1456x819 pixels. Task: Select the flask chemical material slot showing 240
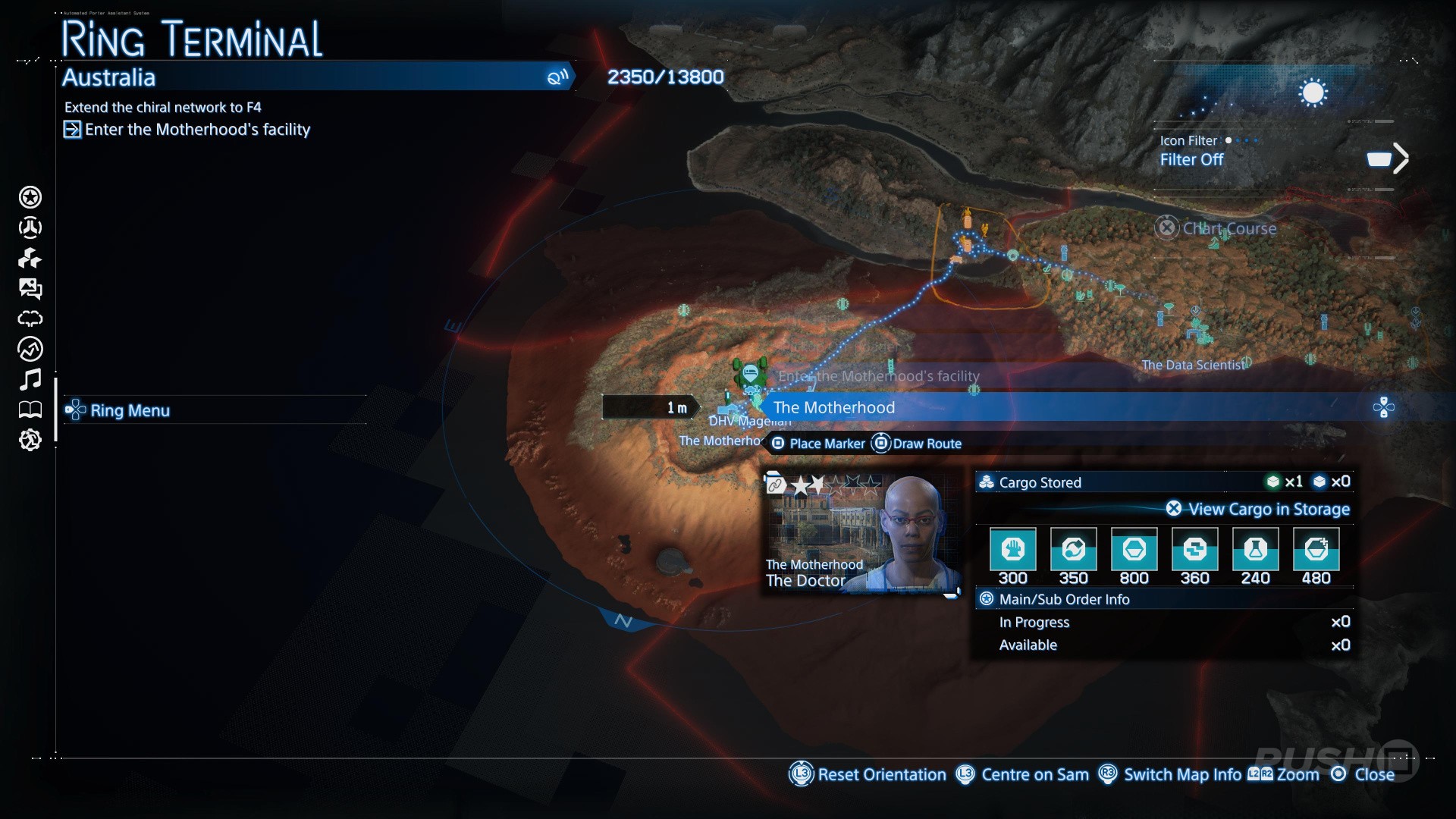pyautogui.click(x=1255, y=550)
